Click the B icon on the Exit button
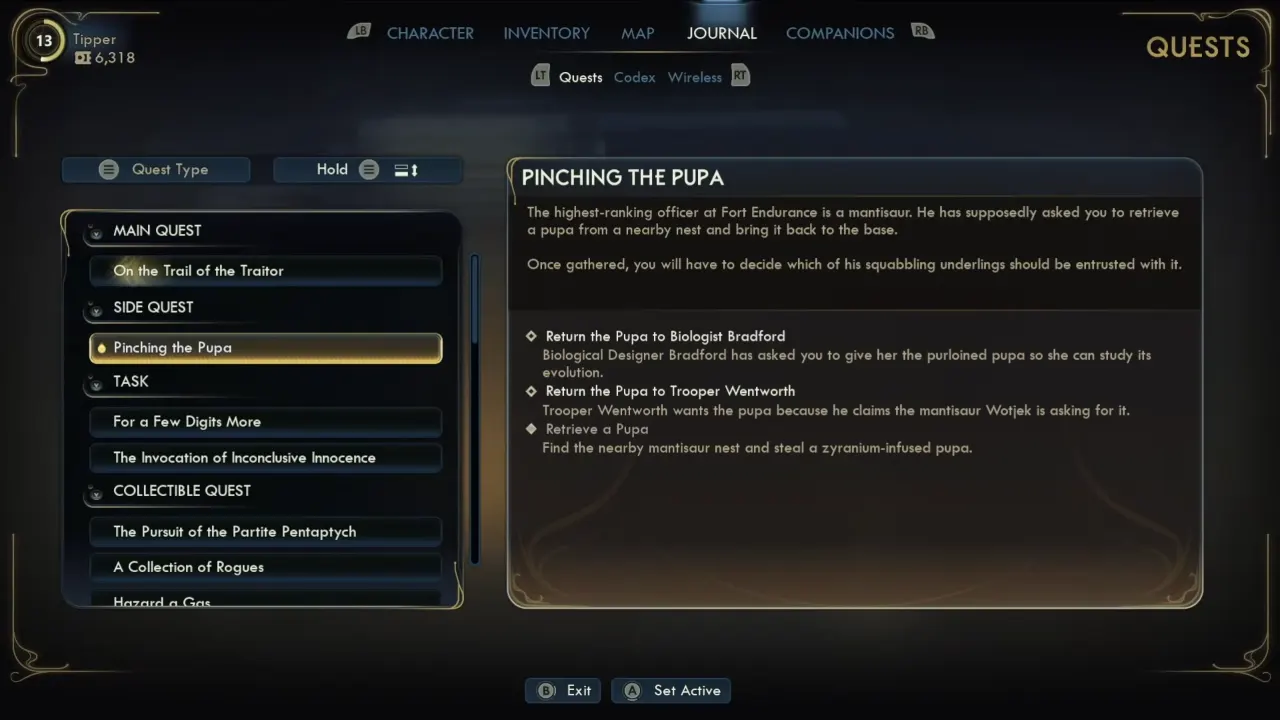 point(546,690)
